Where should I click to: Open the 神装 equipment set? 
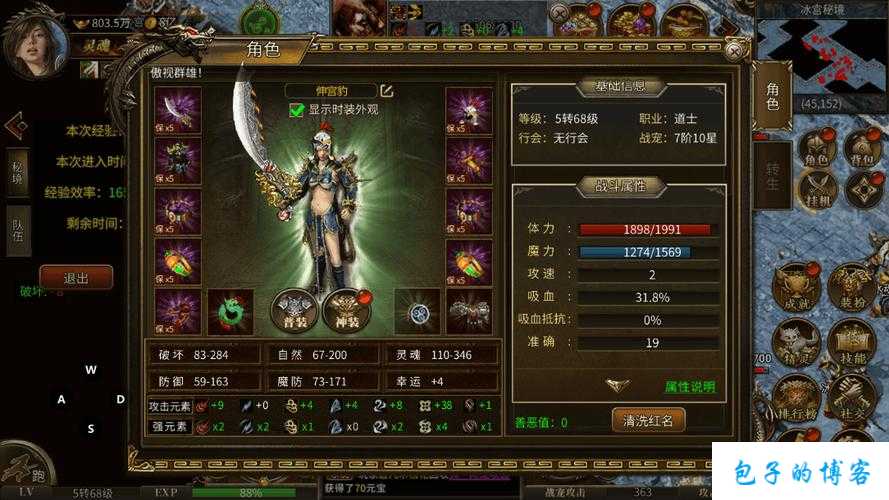click(346, 311)
